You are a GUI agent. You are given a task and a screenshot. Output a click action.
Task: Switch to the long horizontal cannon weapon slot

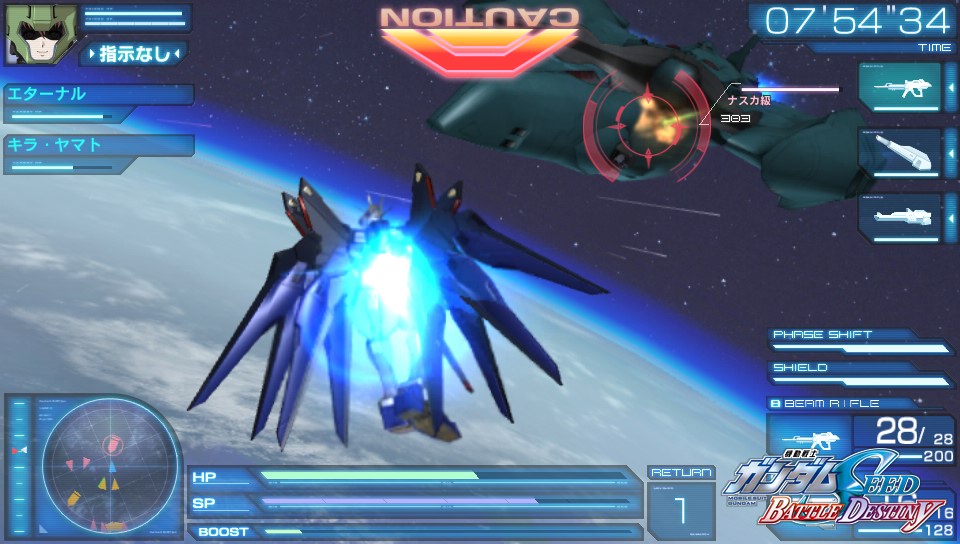[x=899, y=216]
